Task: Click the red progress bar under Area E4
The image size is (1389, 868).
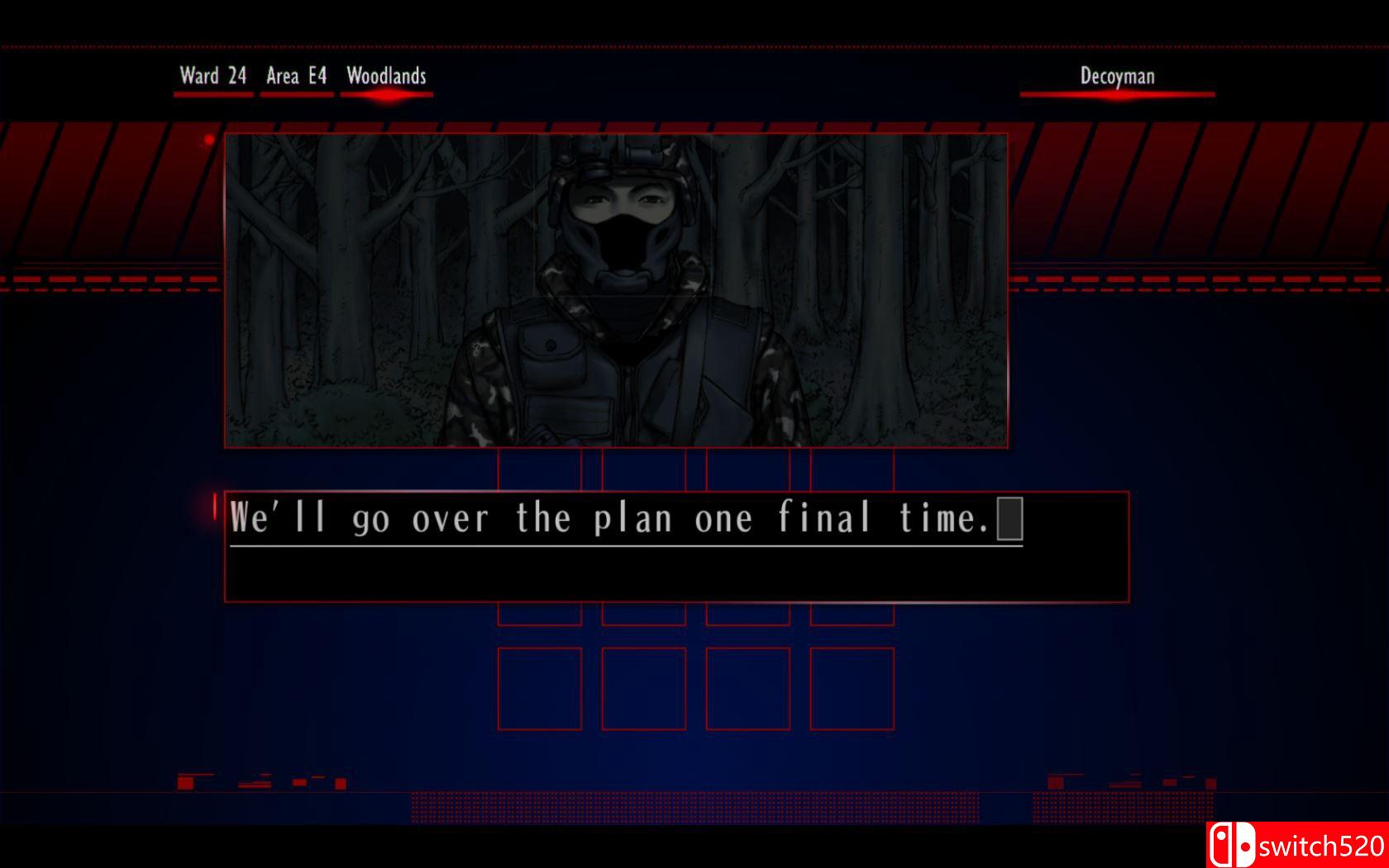Action: 296,93
